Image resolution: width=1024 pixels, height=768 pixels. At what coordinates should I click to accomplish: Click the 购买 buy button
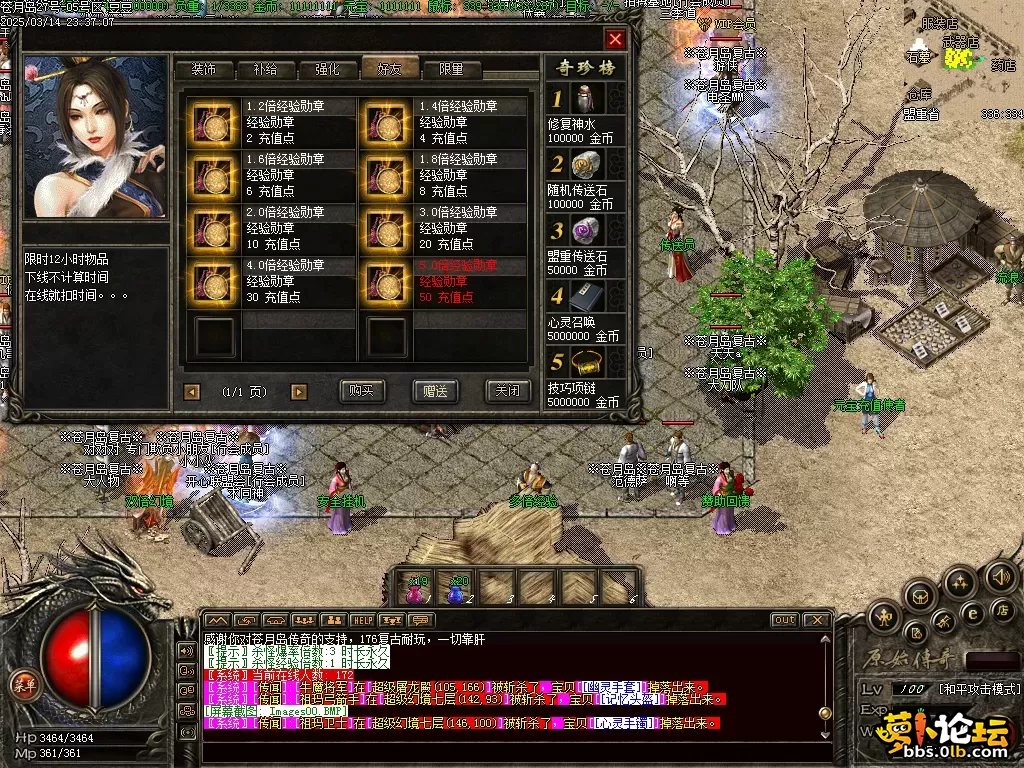click(362, 391)
